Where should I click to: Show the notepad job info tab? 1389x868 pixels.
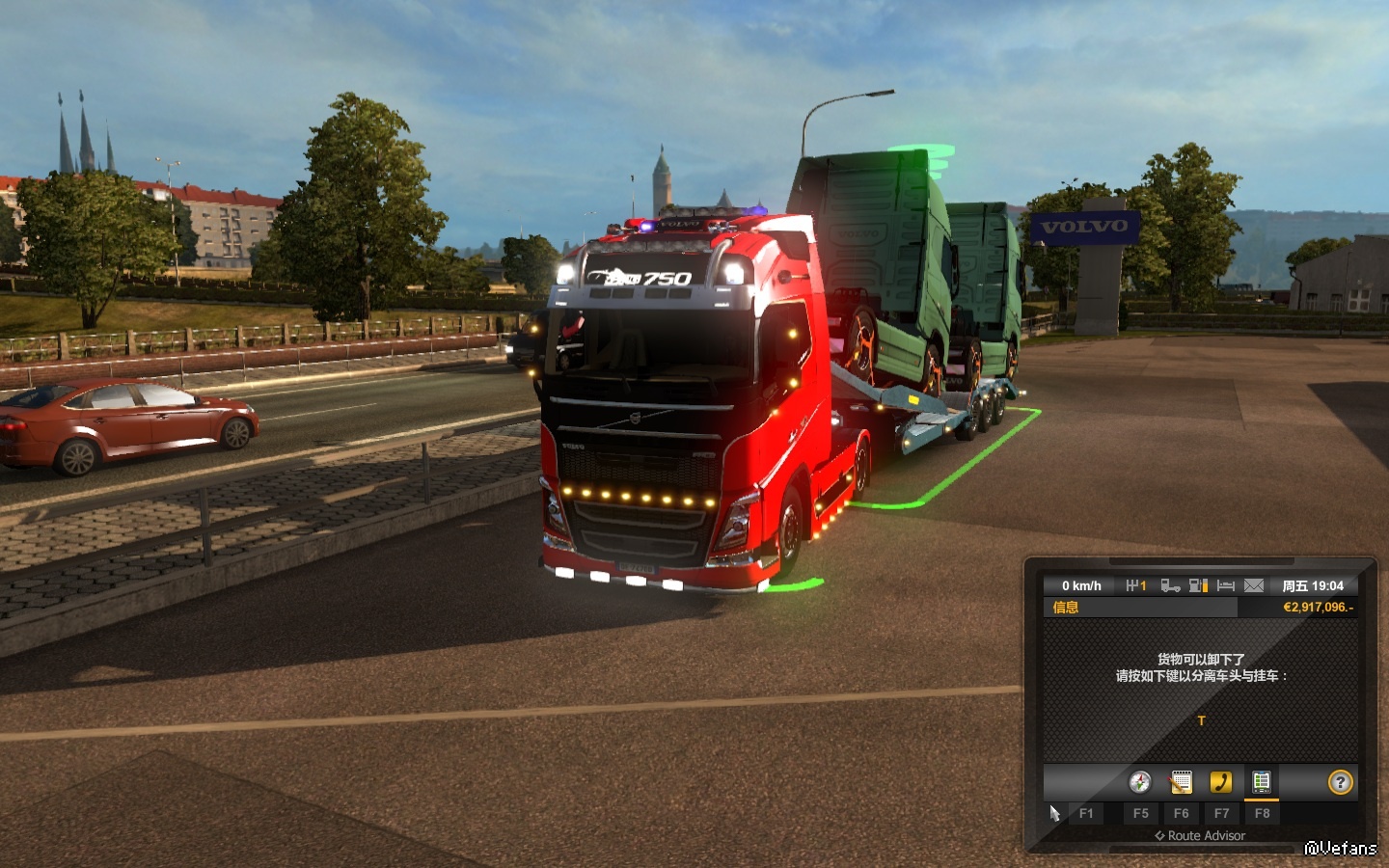tap(1181, 782)
